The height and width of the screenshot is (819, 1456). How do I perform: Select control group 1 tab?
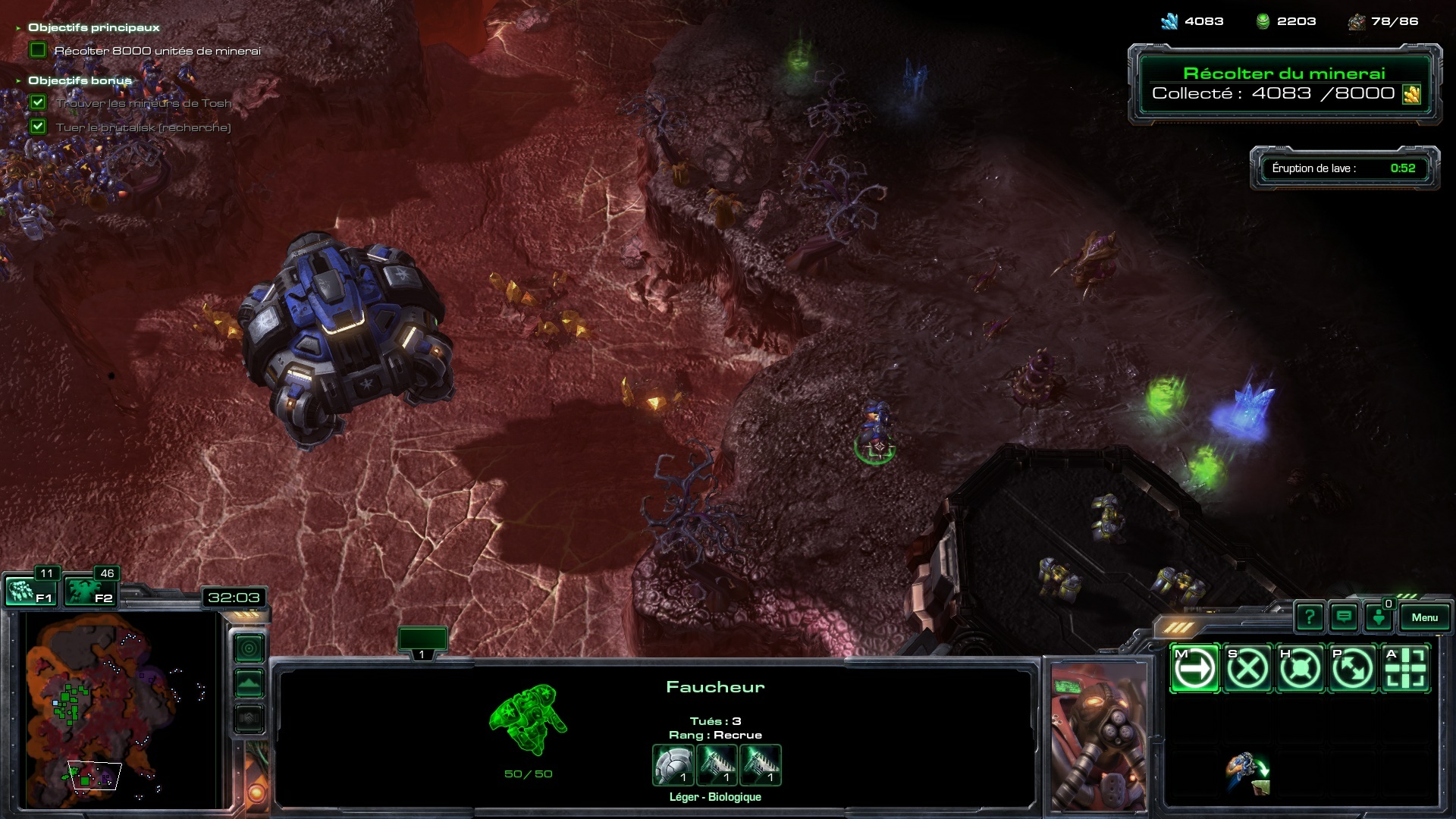(x=422, y=641)
